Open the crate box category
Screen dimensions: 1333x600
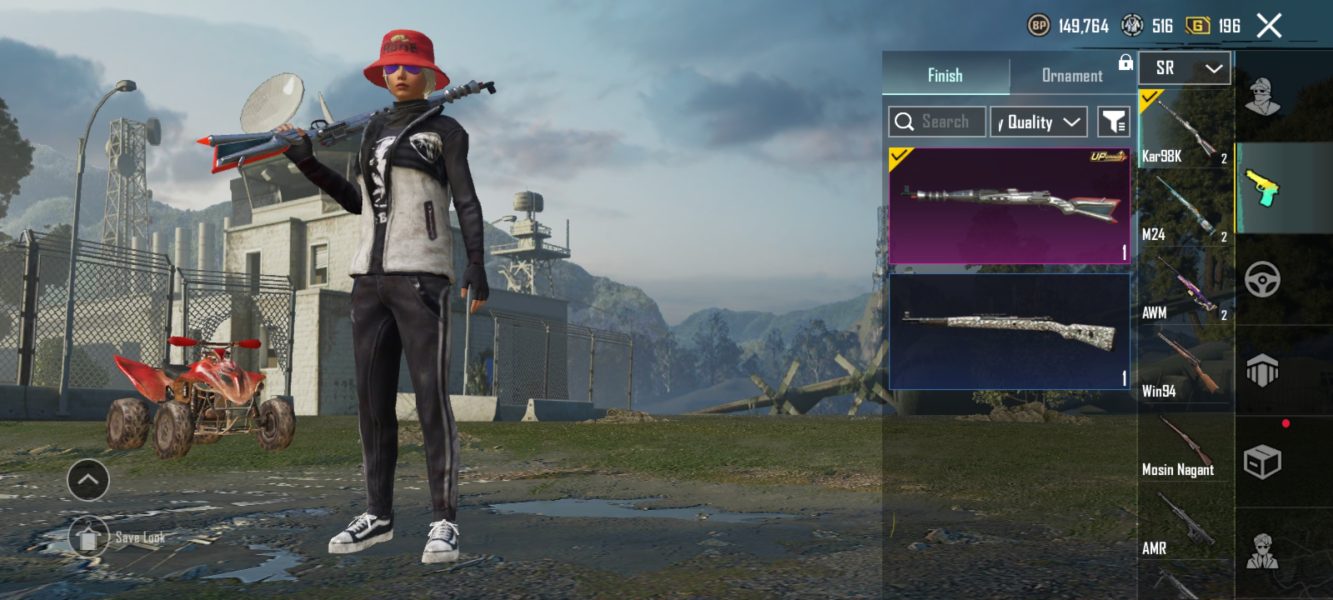1262,461
